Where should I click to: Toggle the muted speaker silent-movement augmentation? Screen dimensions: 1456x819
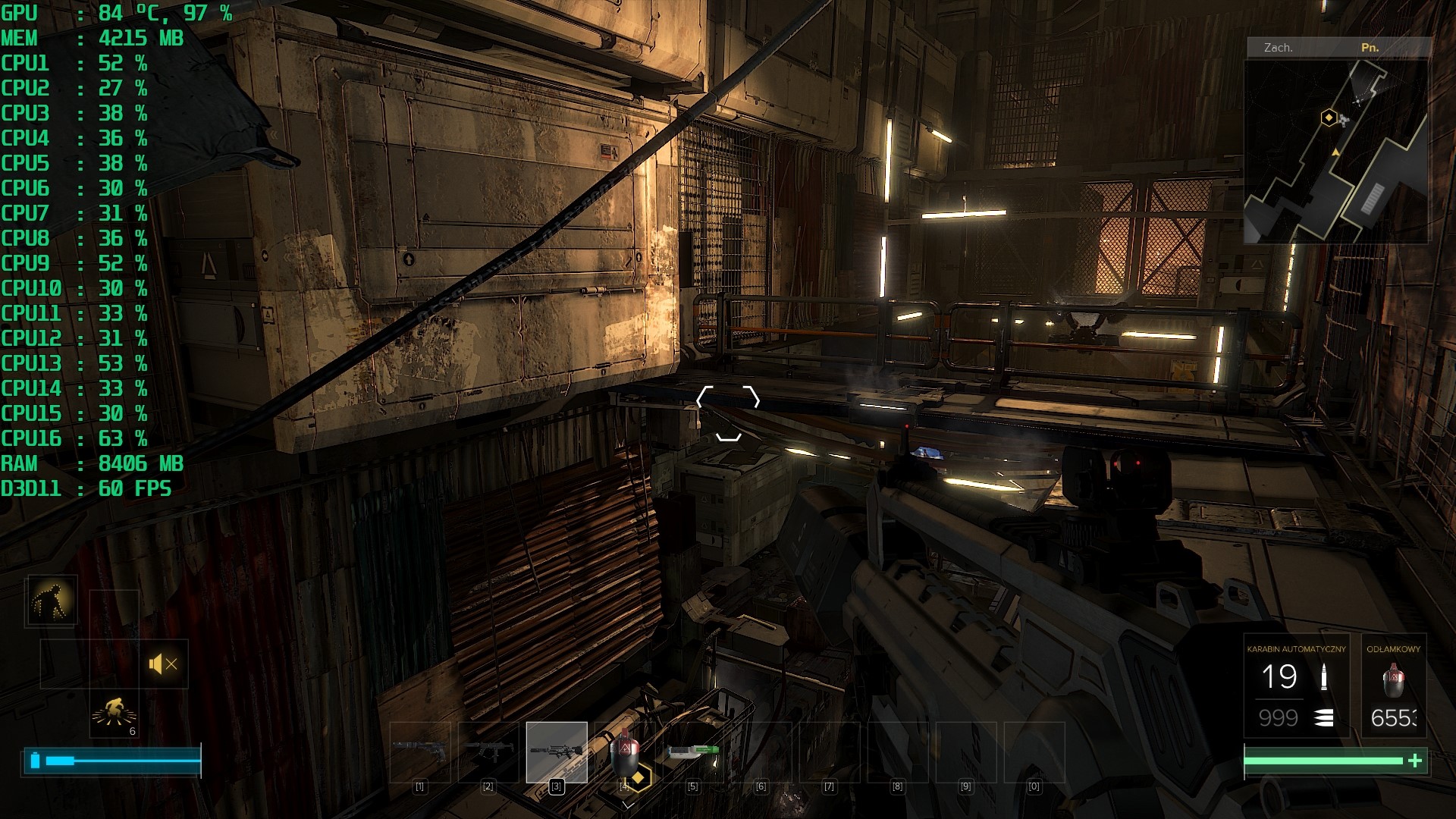(x=163, y=664)
